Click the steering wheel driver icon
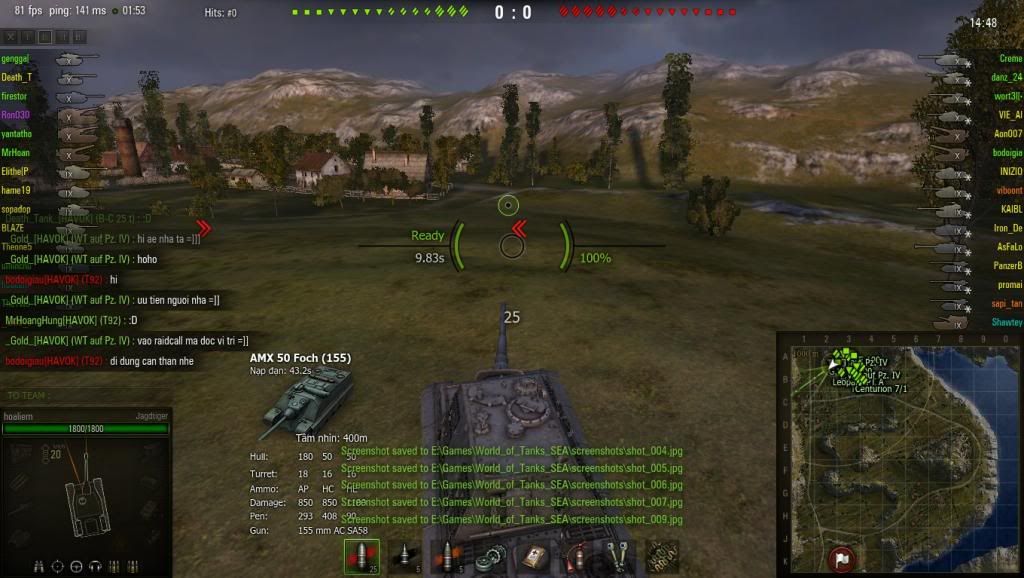 pyautogui.click(x=76, y=566)
